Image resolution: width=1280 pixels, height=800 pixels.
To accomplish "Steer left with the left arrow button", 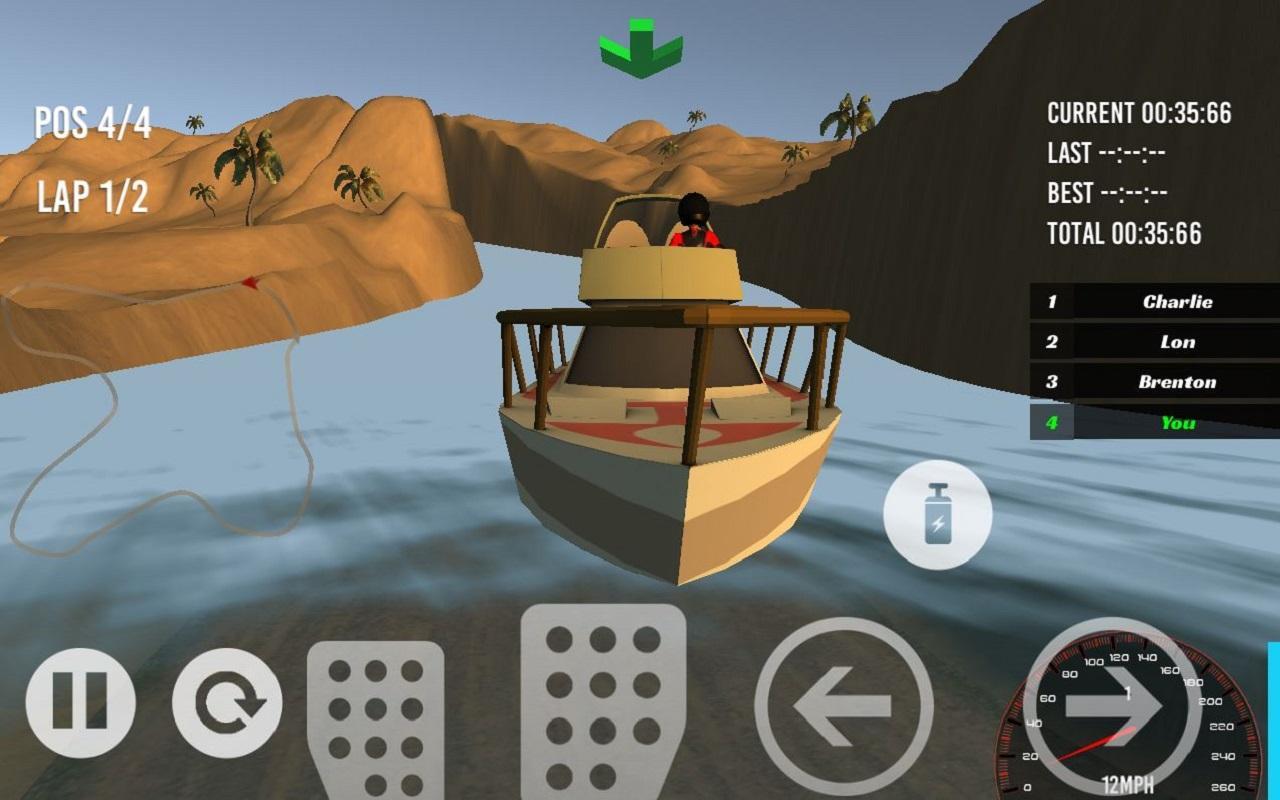I will click(x=843, y=706).
